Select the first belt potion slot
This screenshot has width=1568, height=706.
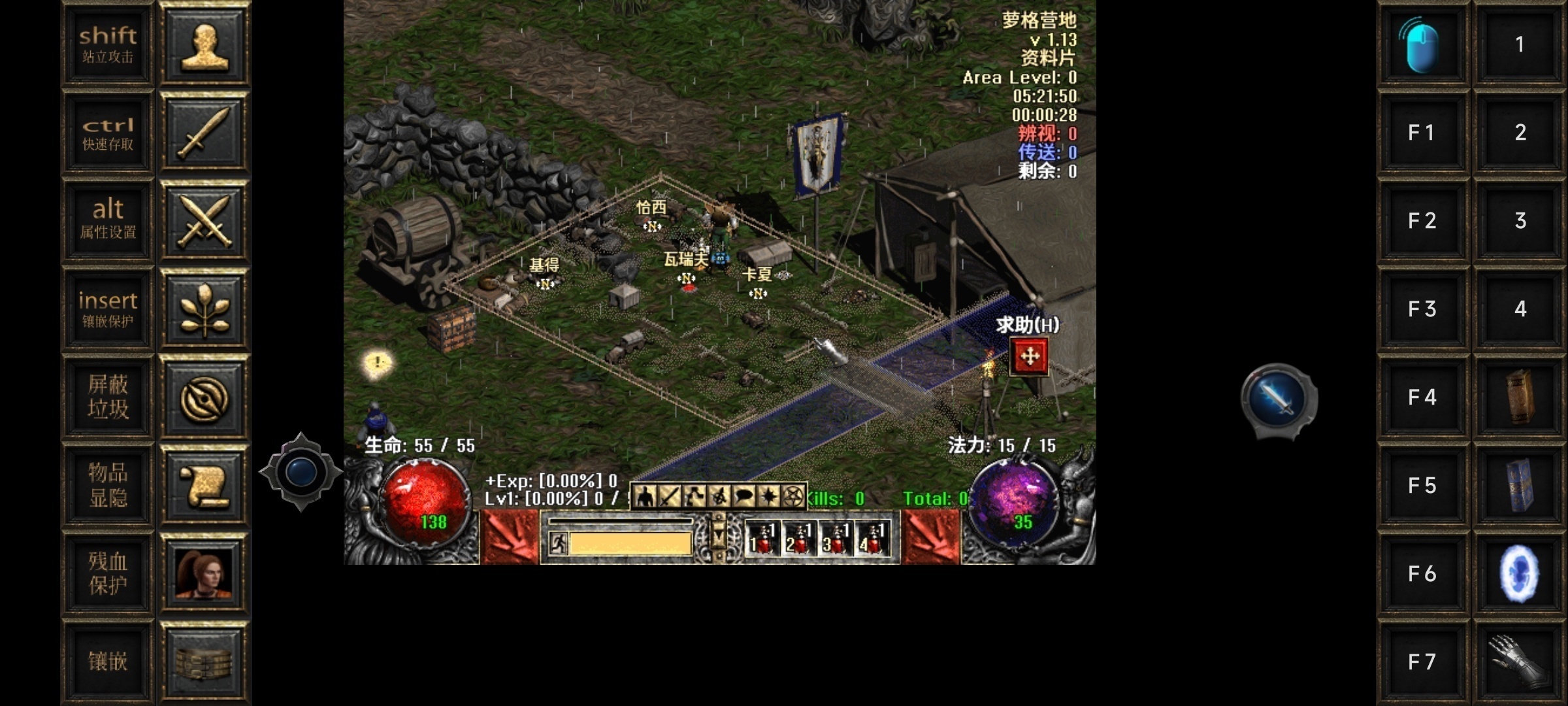coord(762,539)
